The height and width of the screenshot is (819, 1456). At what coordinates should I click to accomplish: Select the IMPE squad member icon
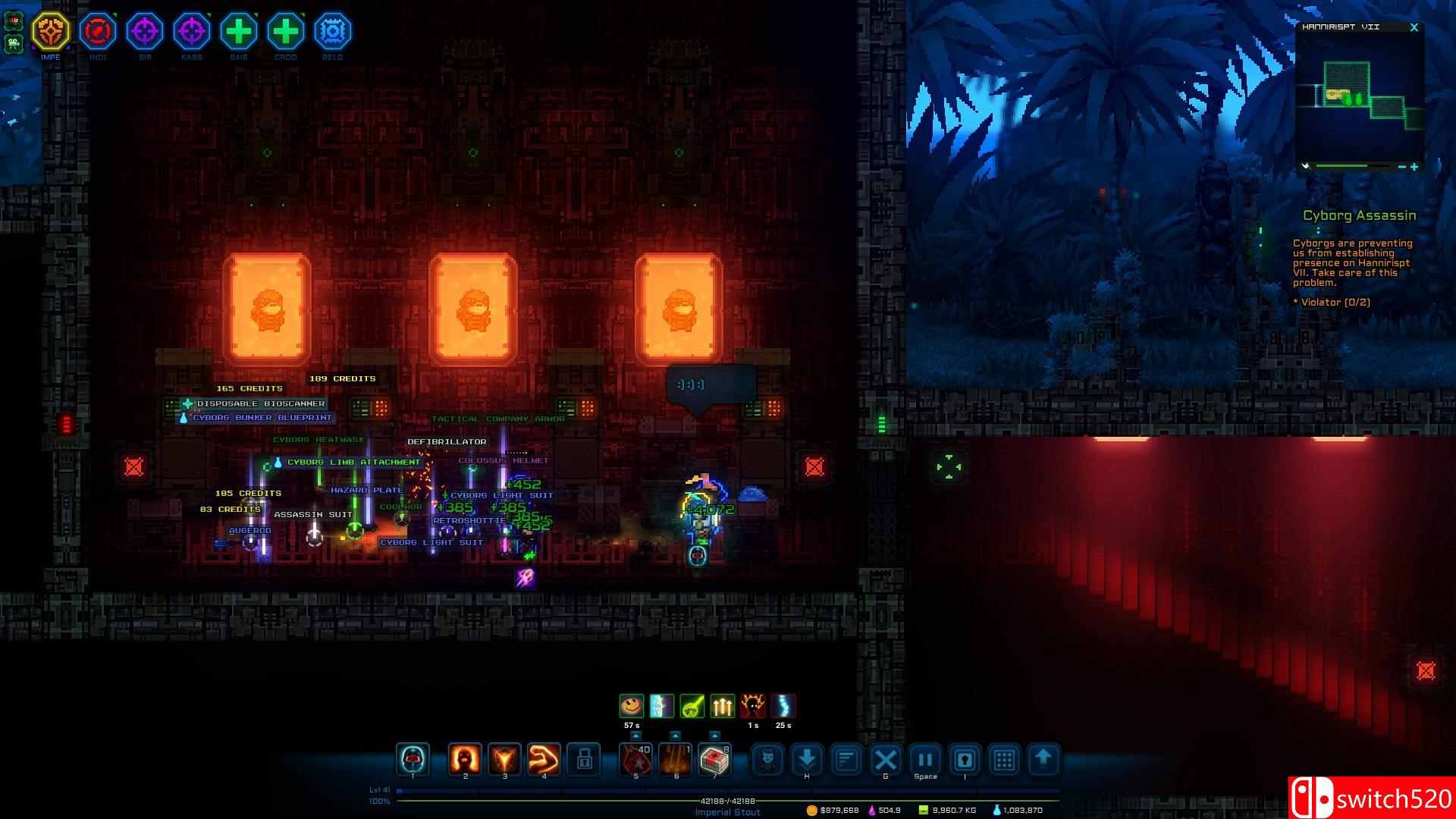[x=51, y=31]
